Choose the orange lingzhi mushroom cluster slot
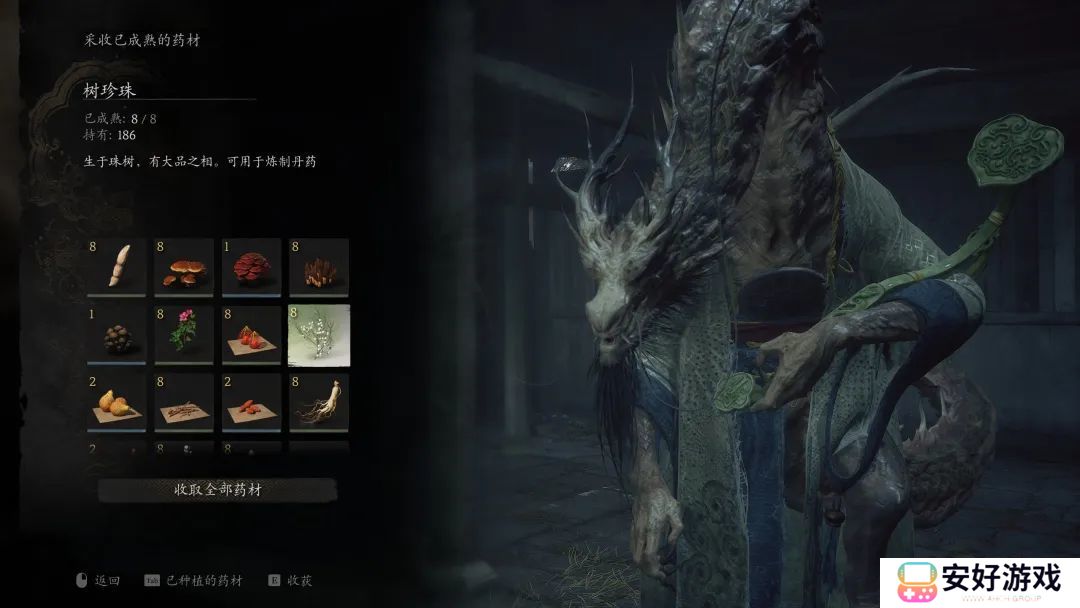The image size is (1080, 608). 184,267
